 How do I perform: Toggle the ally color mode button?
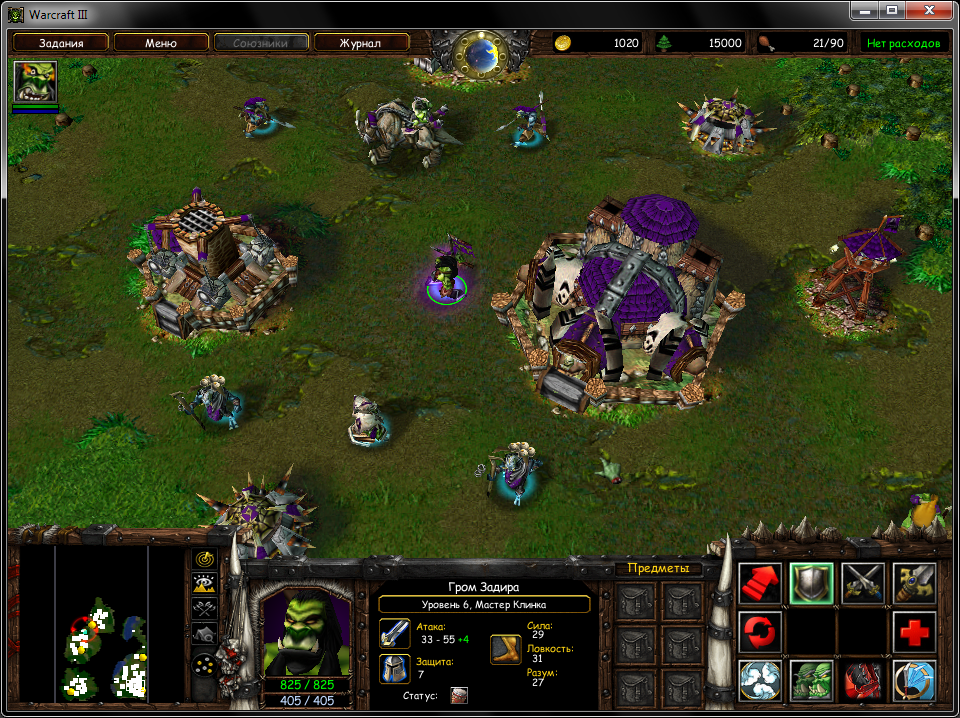pos(205,608)
